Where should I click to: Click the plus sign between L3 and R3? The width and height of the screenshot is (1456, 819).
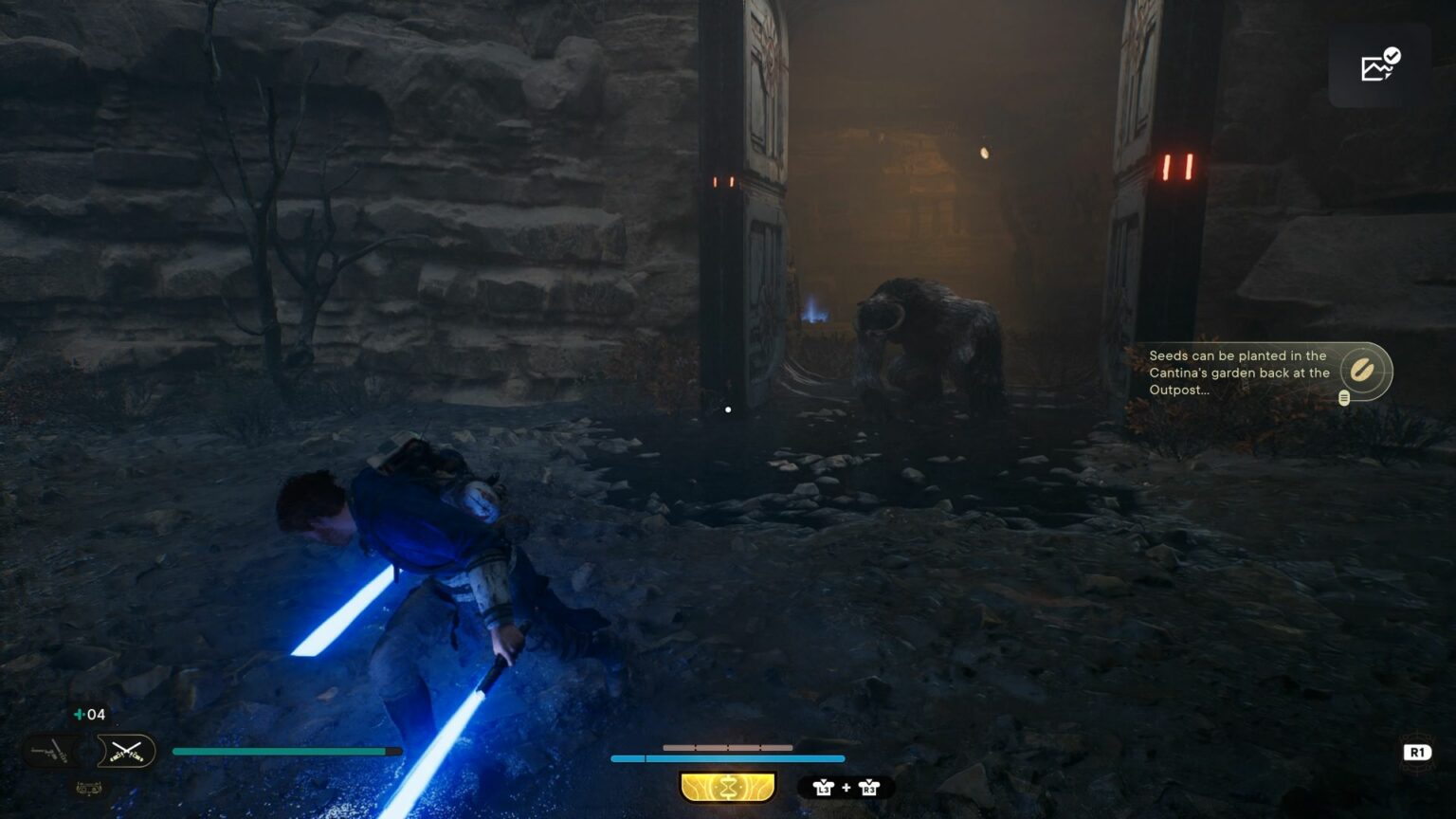point(846,788)
